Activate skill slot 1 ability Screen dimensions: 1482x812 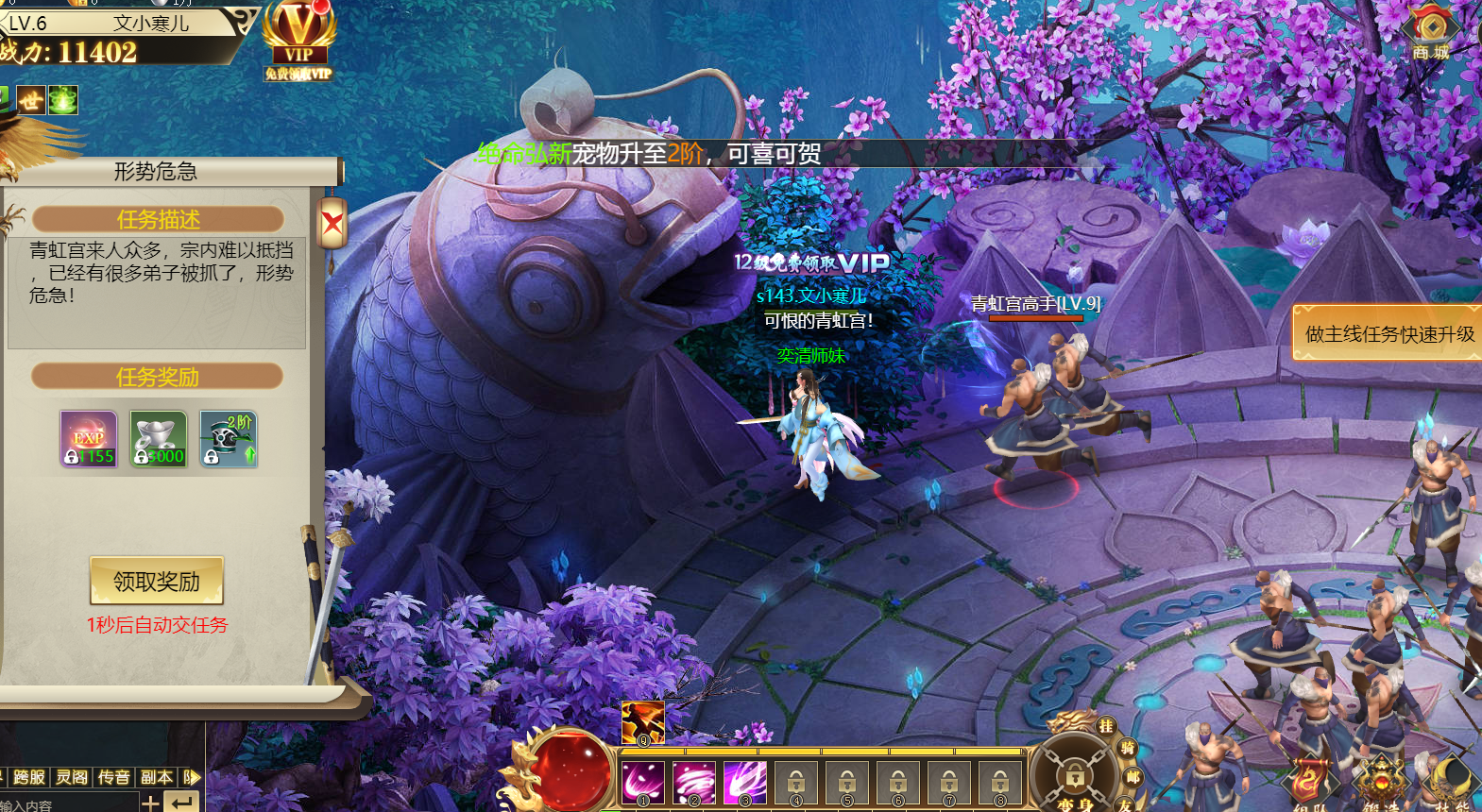click(x=643, y=783)
